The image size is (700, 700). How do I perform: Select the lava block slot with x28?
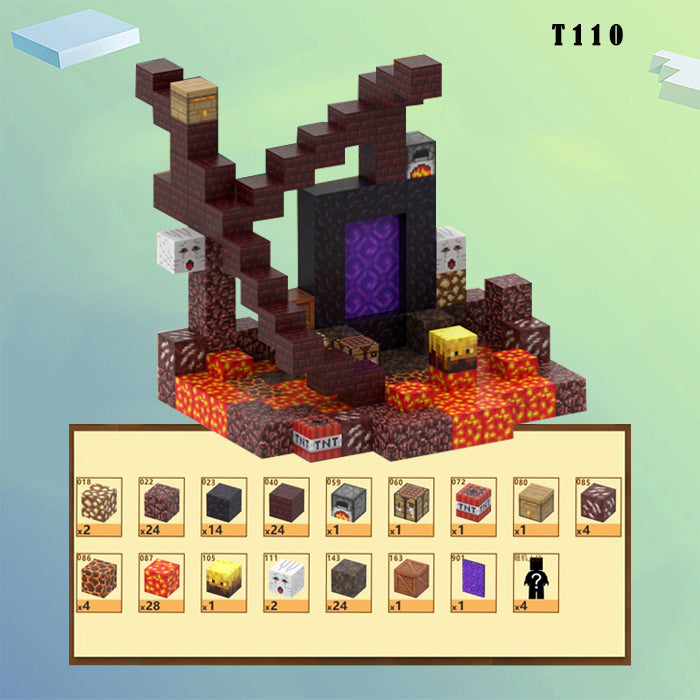160,583
